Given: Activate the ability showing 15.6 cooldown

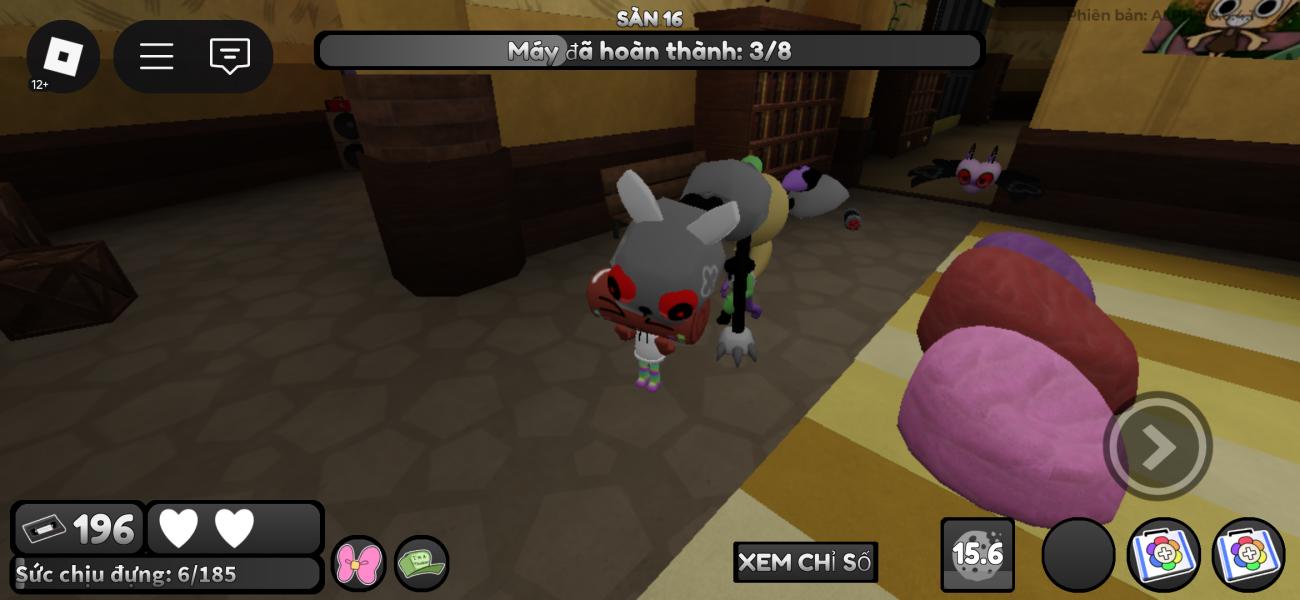Looking at the screenshot, I should (977, 554).
